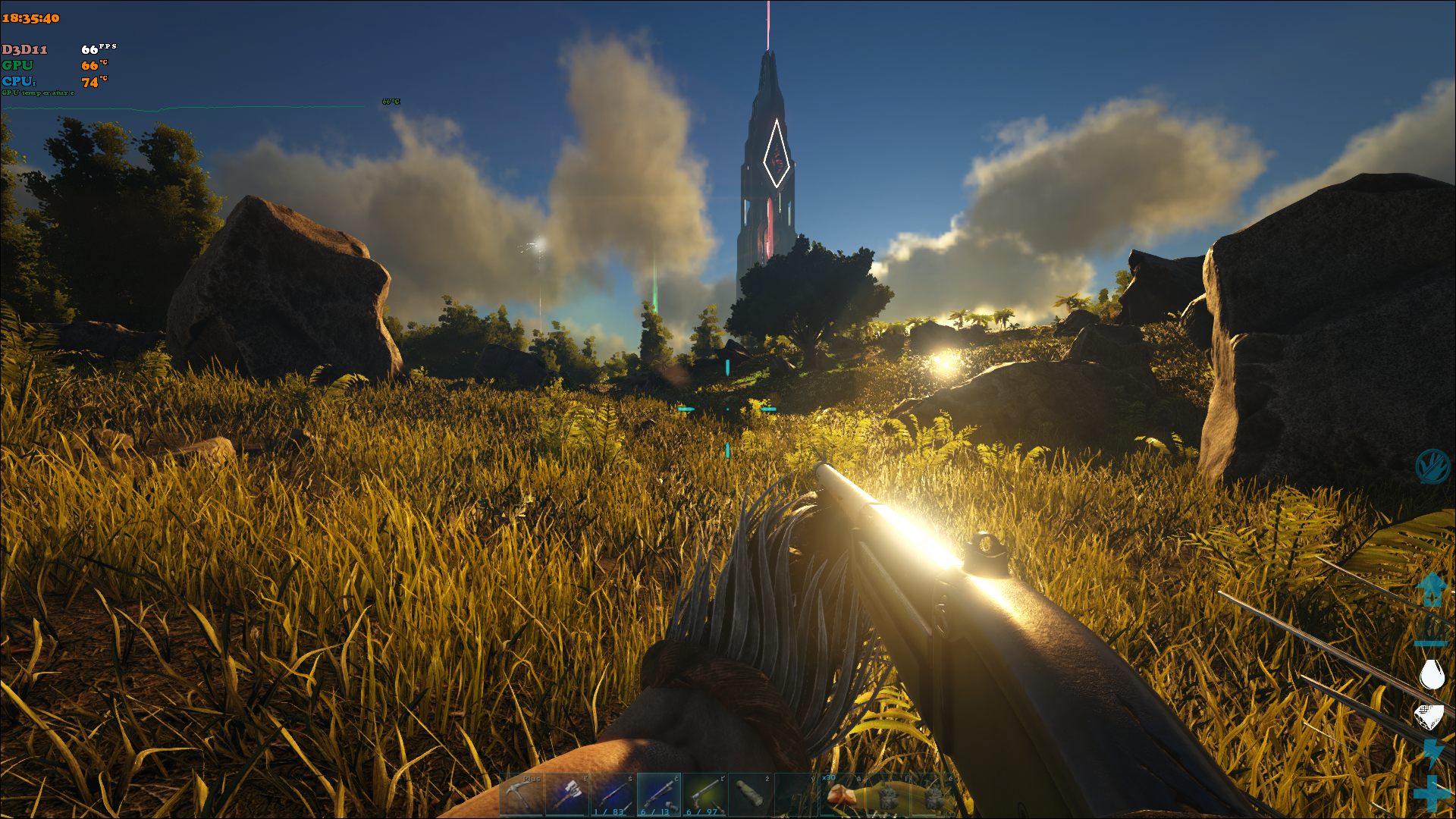Select the shotgun slot showing 6/13 ammo
This screenshot has width=1456, height=819.
pos(659,795)
